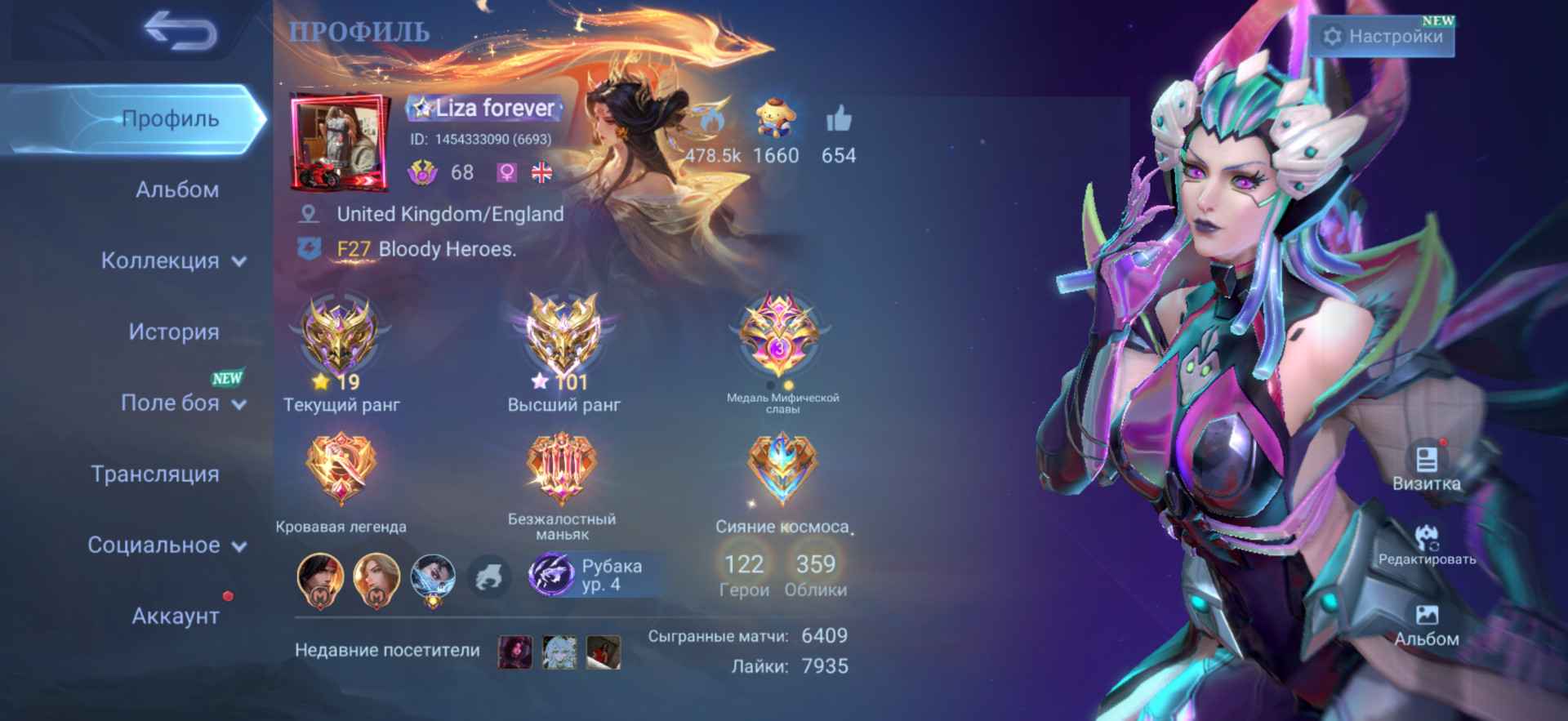Click the F27 Bloody Heroes squad name

(x=425, y=249)
